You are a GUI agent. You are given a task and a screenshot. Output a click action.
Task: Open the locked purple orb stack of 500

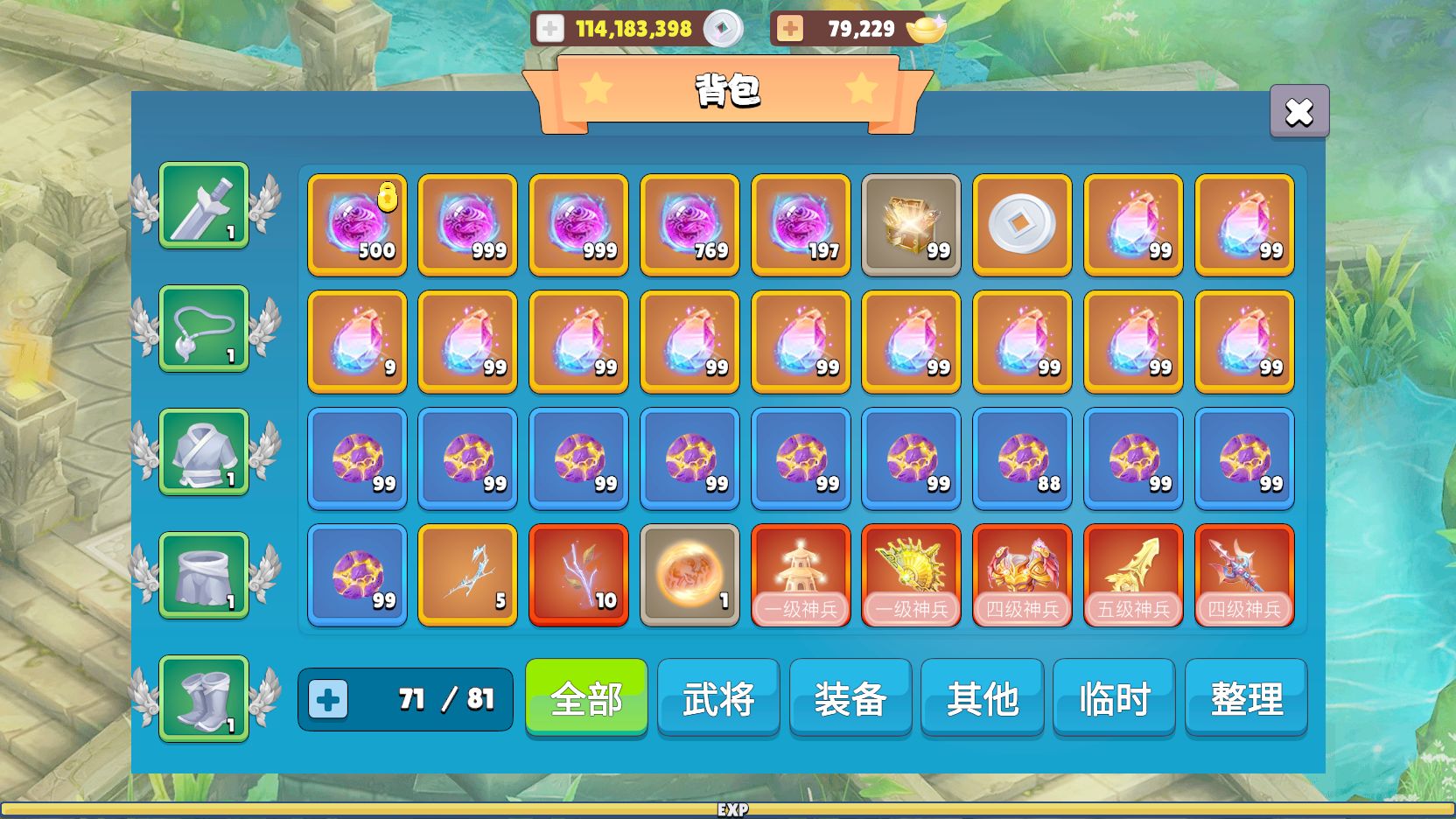point(356,225)
